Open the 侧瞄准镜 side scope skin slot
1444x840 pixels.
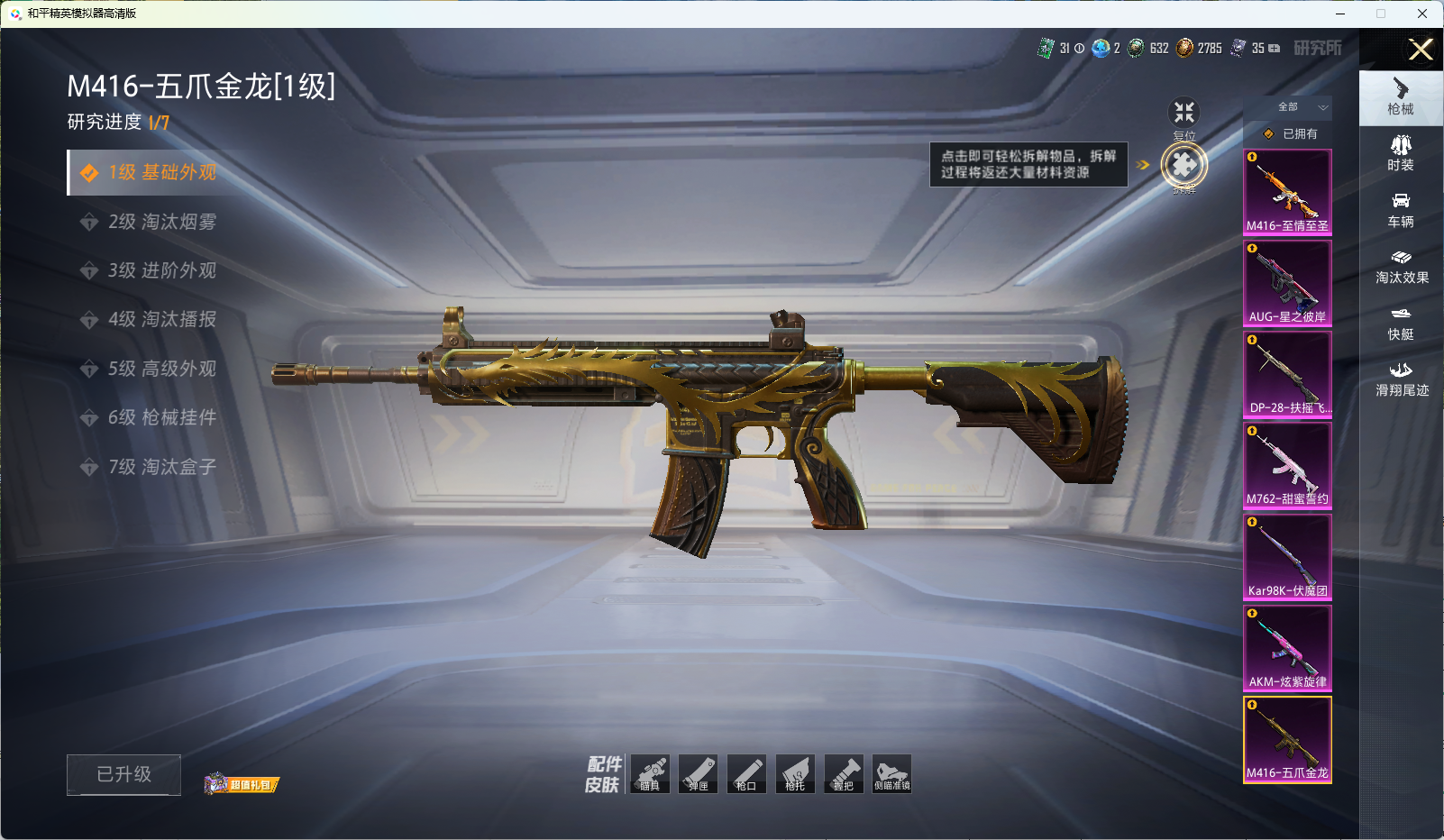[x=891, y=774]
